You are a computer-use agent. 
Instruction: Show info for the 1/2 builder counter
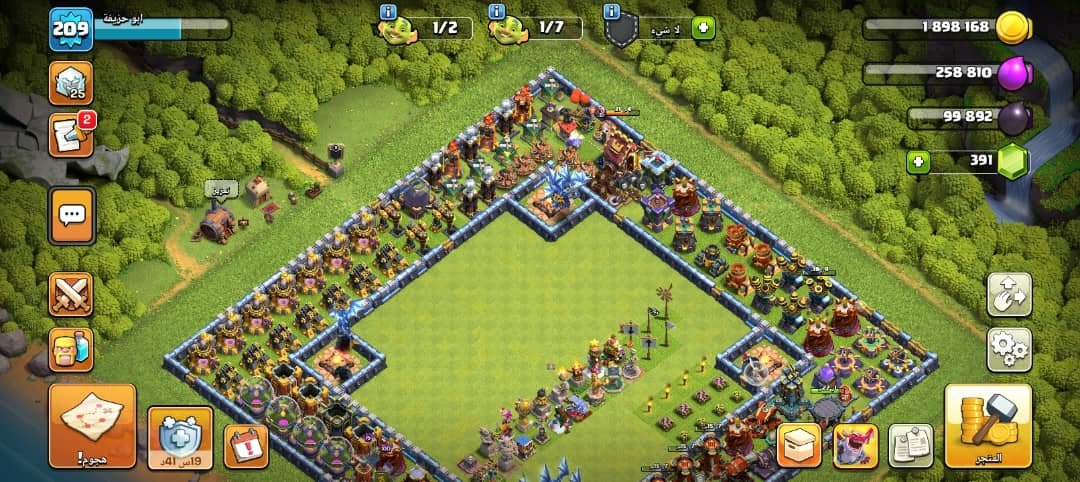coord(388,12)
